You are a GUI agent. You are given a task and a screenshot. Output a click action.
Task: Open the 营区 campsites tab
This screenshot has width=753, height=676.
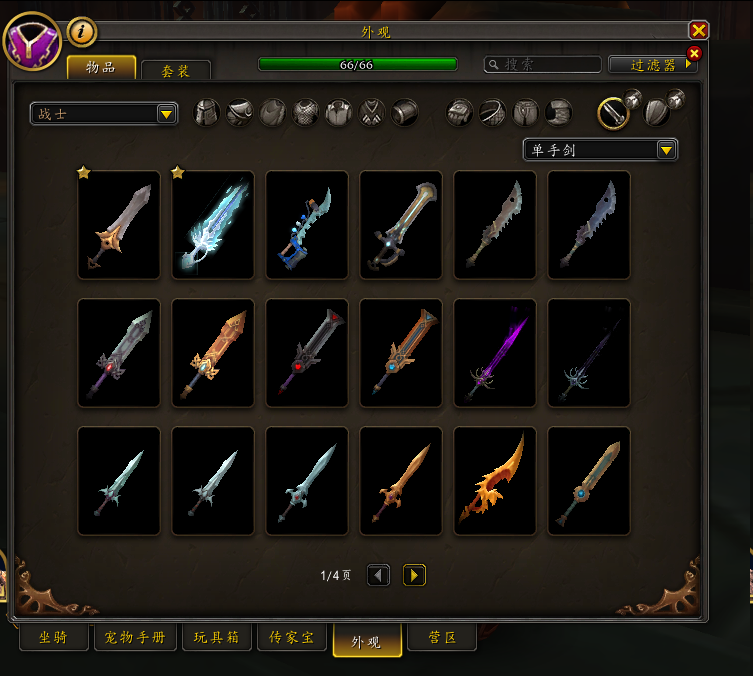[442, 638]
